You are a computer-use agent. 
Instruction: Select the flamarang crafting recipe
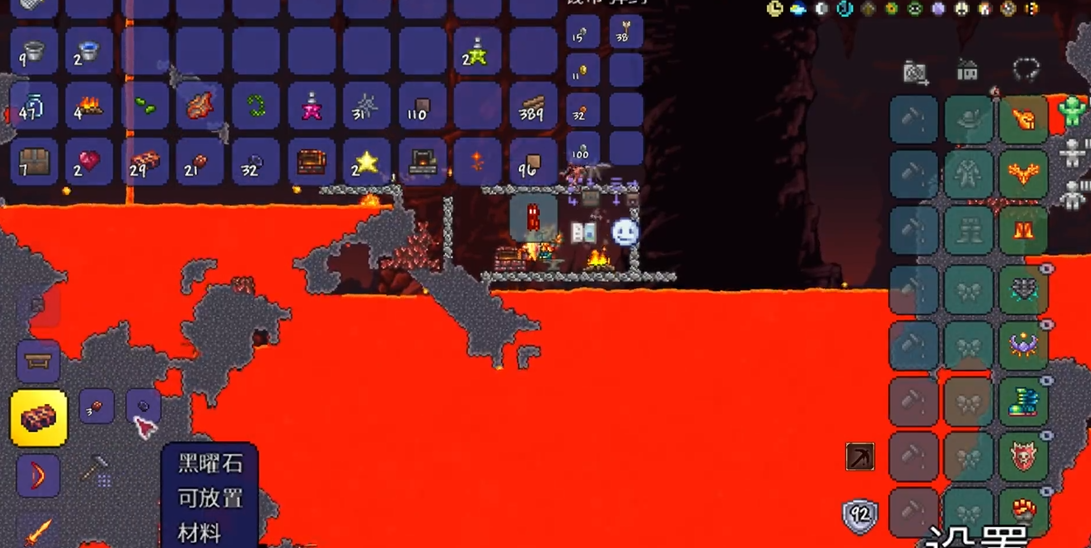pyautogui.click(x=39, y=475)
